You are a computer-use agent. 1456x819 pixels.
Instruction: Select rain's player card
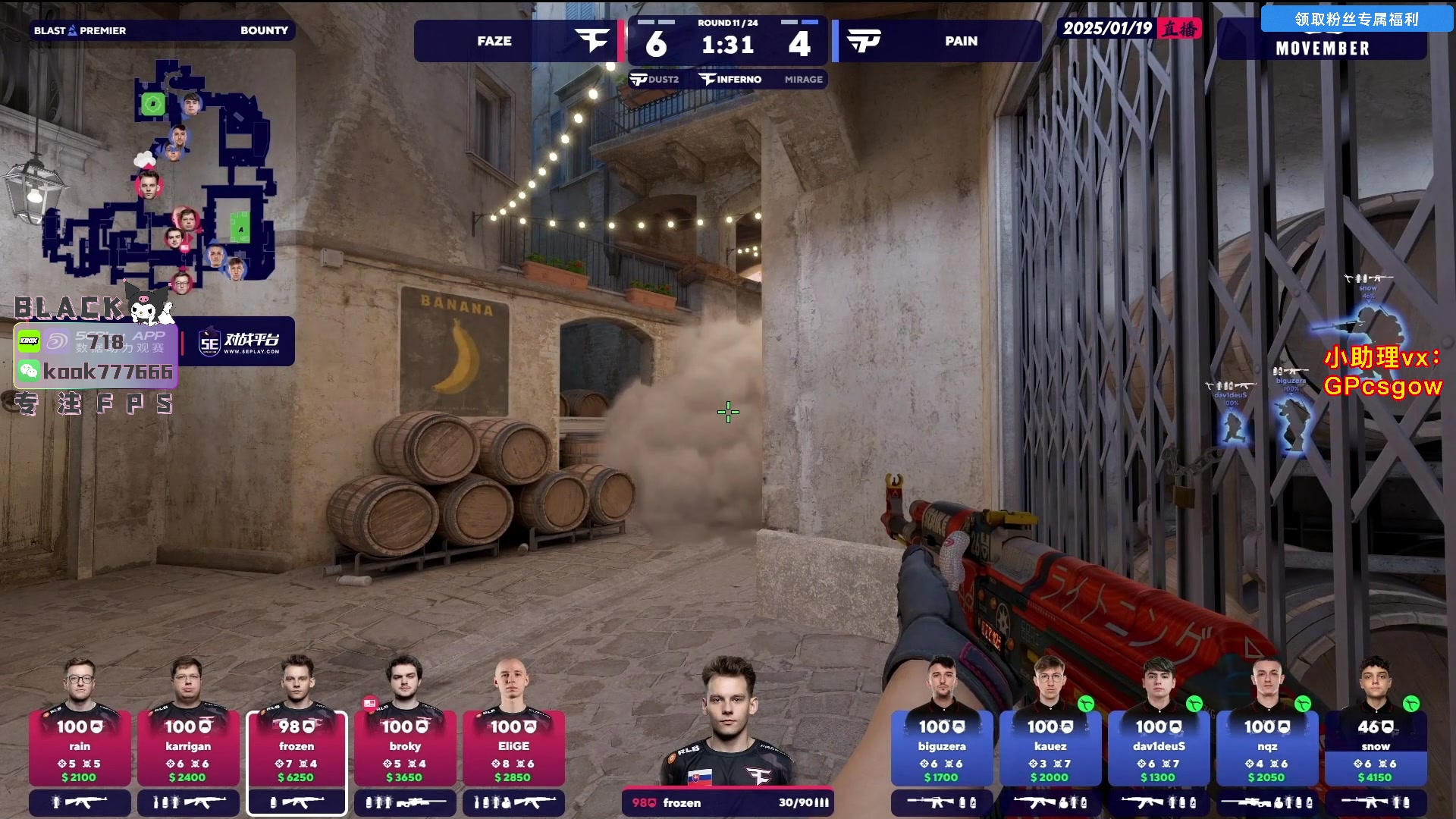tap(80, 748)
